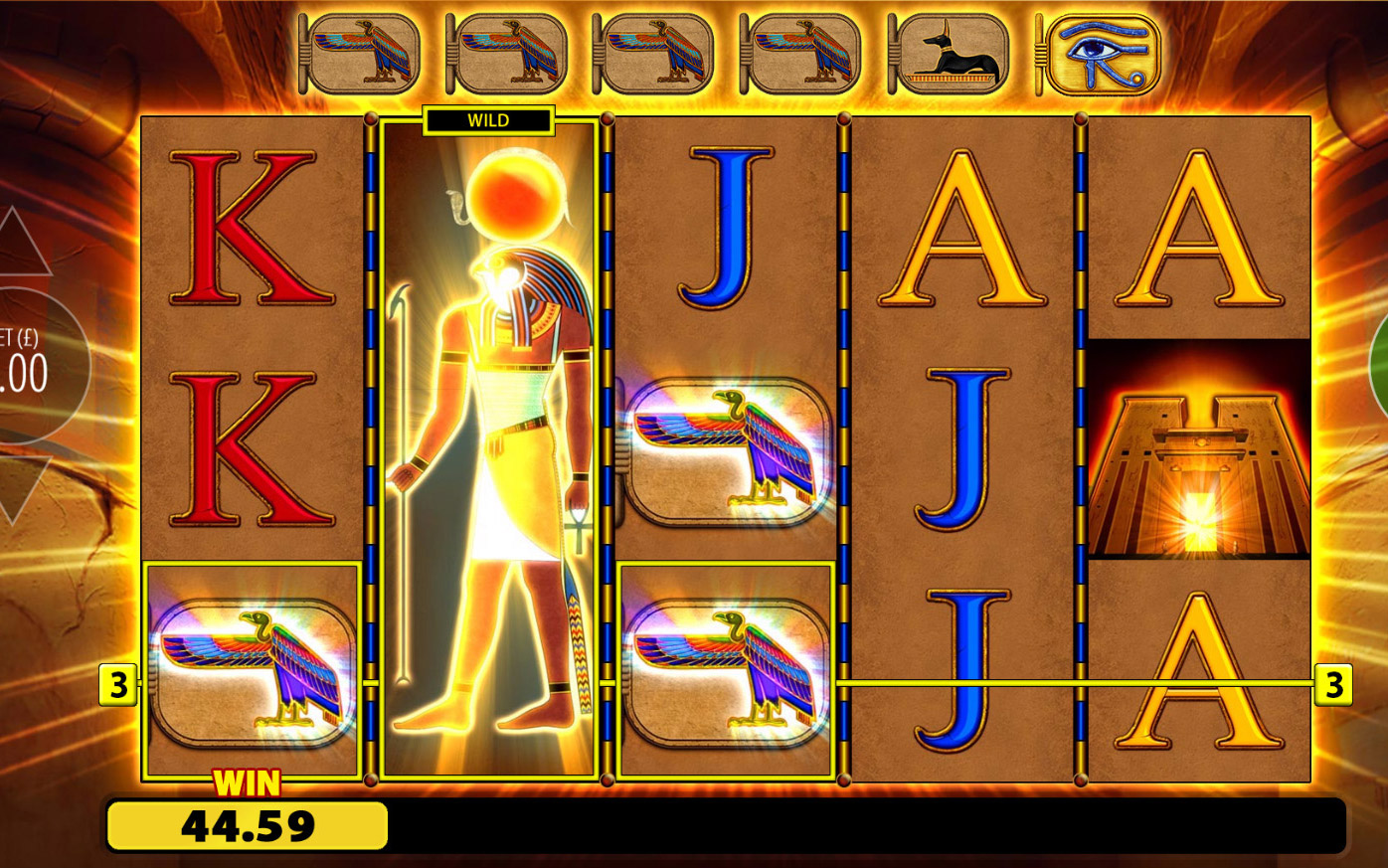Viewport: 1388px width, 868px height.
Task: Click the WIN amount display showing 44.59
Action: 249,825
